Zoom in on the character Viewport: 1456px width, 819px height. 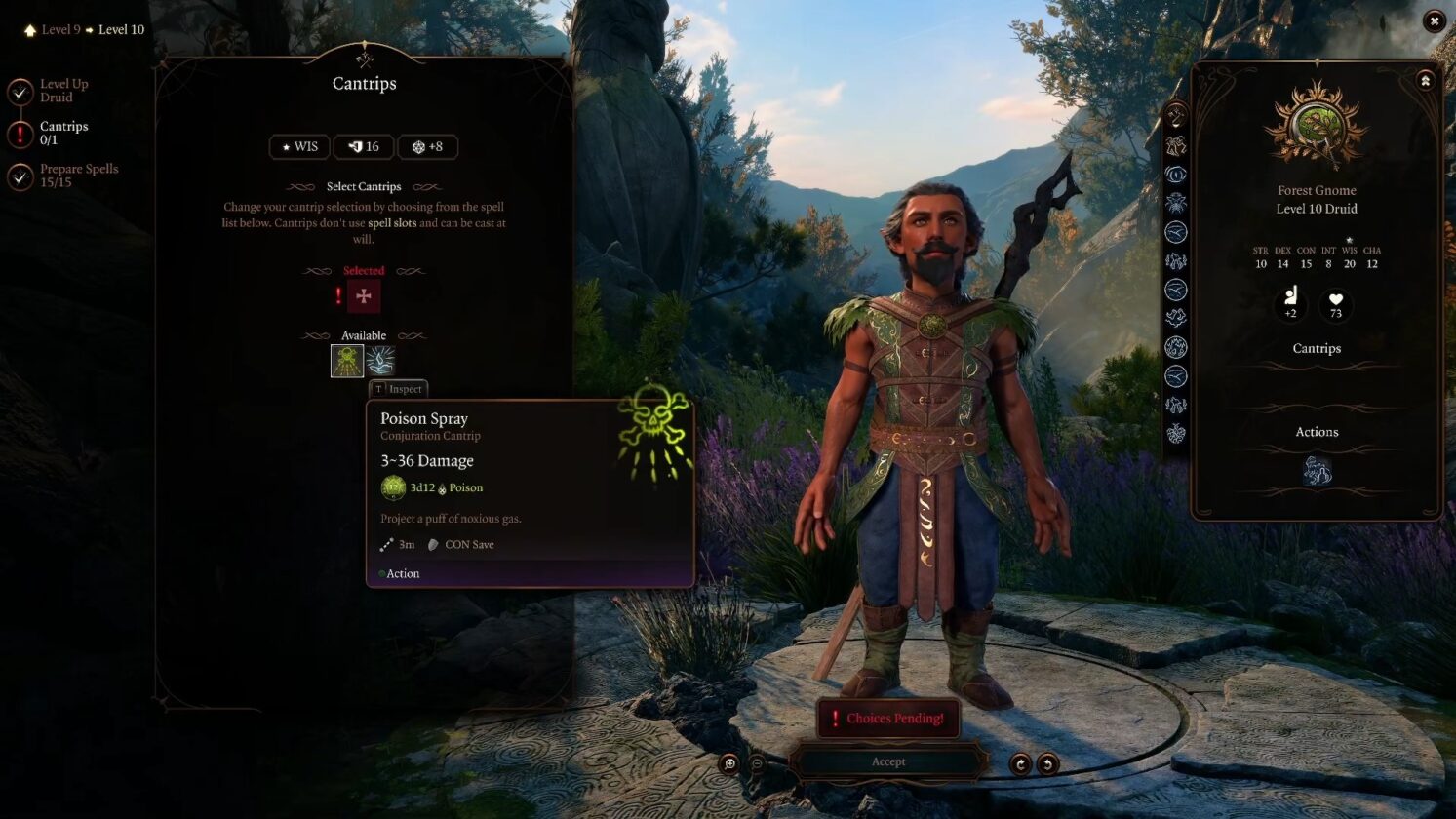pos(729,763)
